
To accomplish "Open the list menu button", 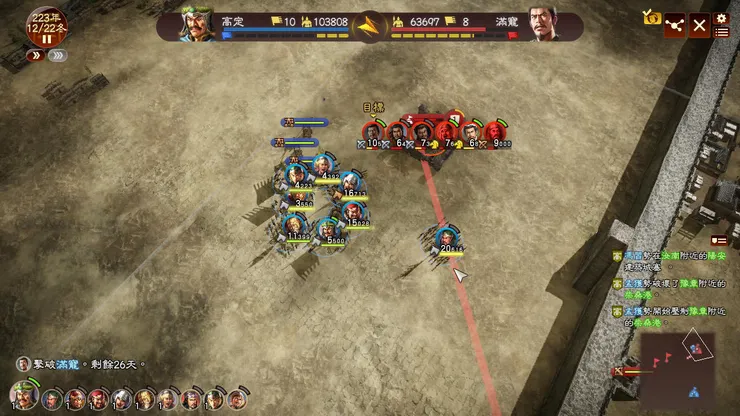I will tap(721, 33).
